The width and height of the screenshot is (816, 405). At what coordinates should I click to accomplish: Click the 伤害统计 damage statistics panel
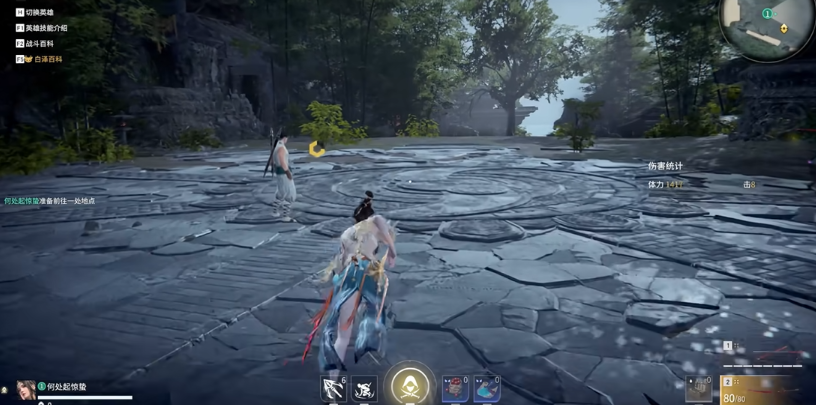pos(666,166)
